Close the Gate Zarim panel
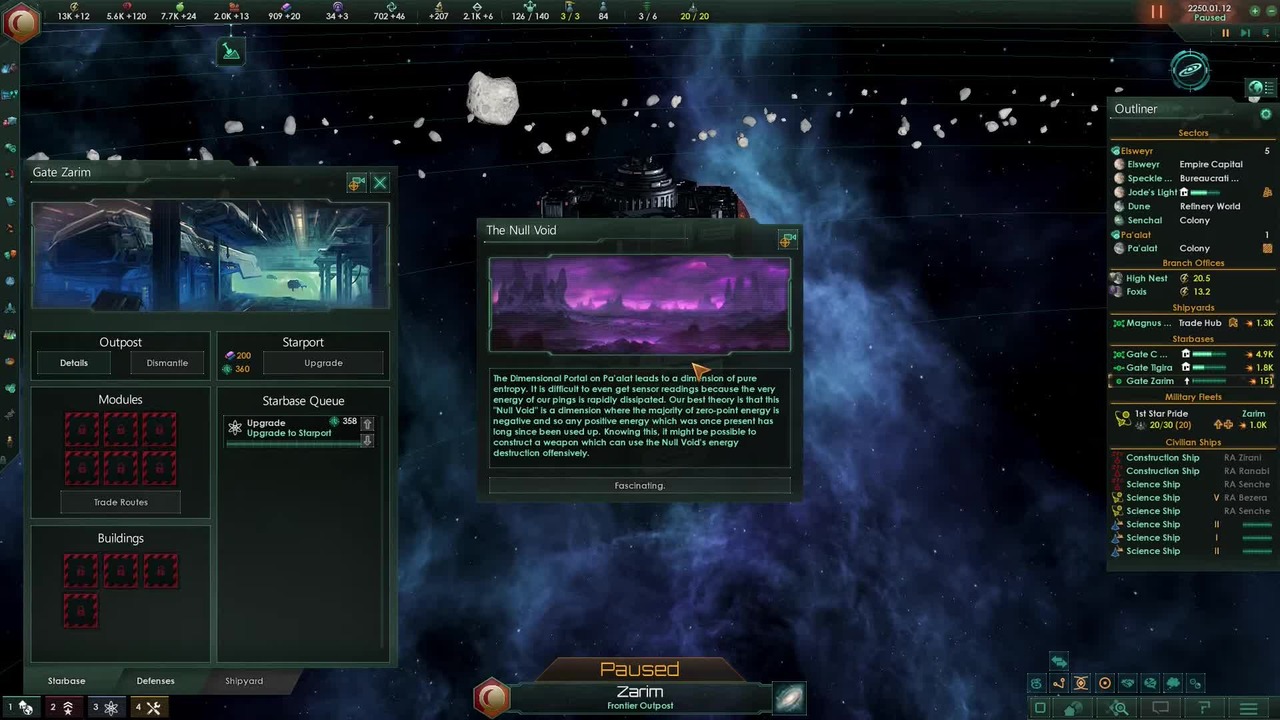1280x720 pixels. coord(380,183)
